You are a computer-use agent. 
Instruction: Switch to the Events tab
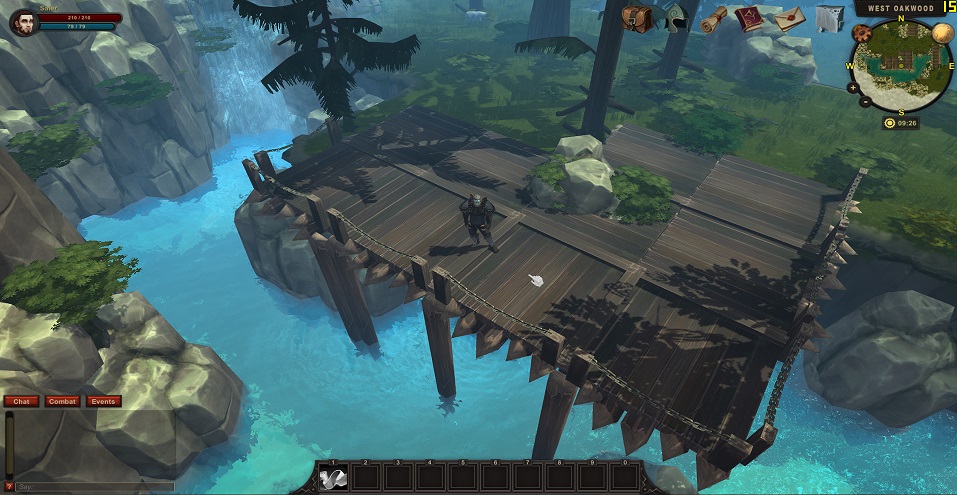click(103, 401)
